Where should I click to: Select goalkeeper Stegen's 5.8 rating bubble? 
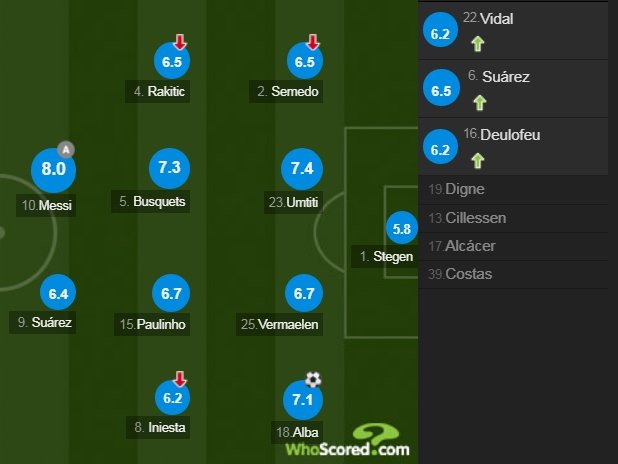(x=402, y=229)
